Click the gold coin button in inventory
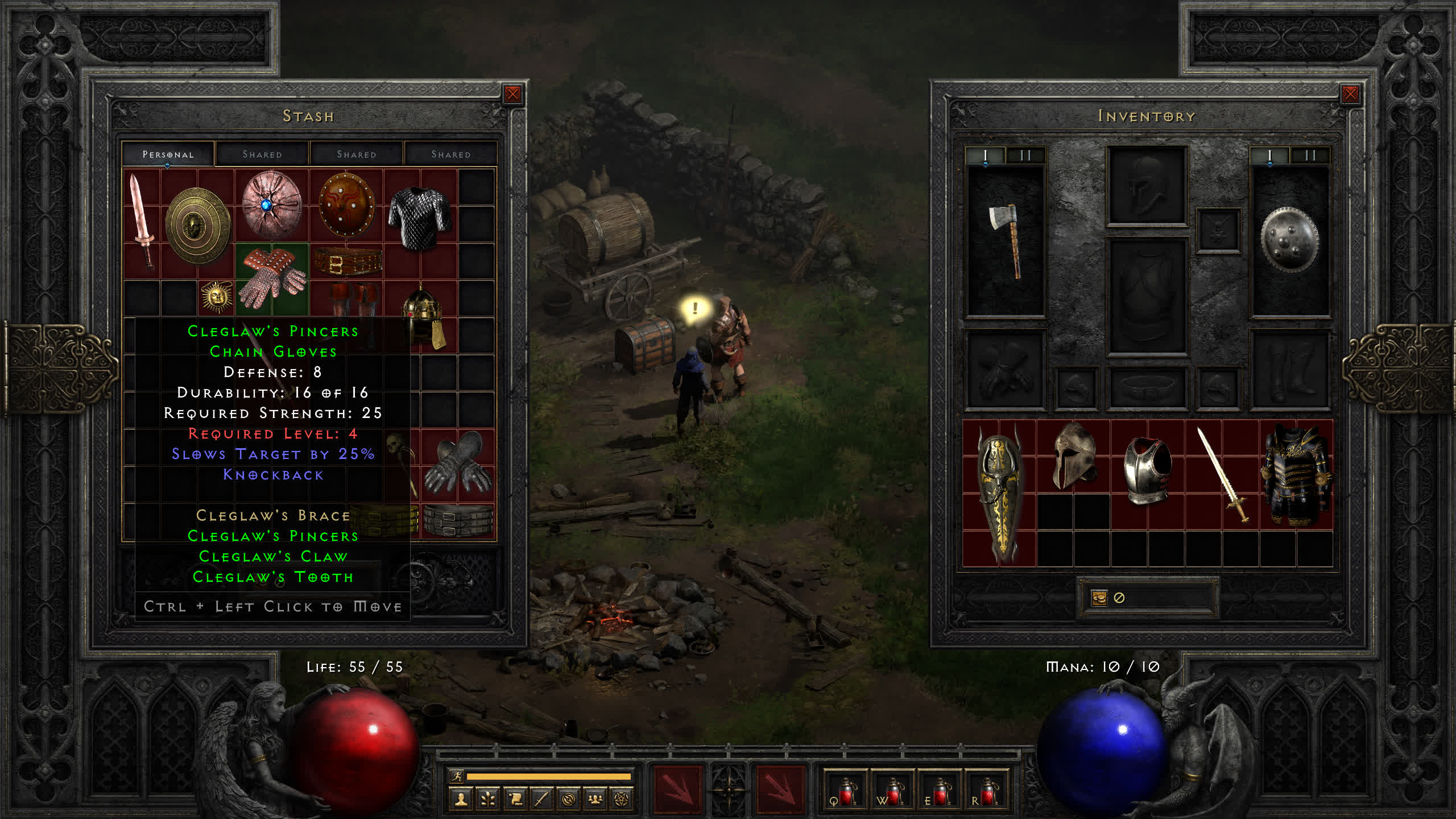This screenshot has width=1456, height=819. point(1099,598)
